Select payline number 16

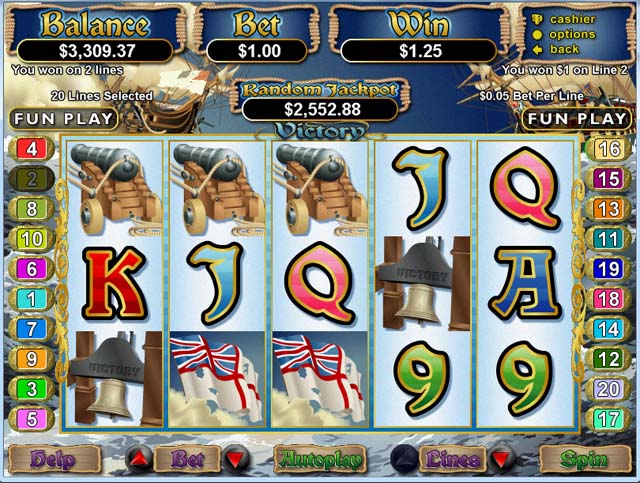609,150
